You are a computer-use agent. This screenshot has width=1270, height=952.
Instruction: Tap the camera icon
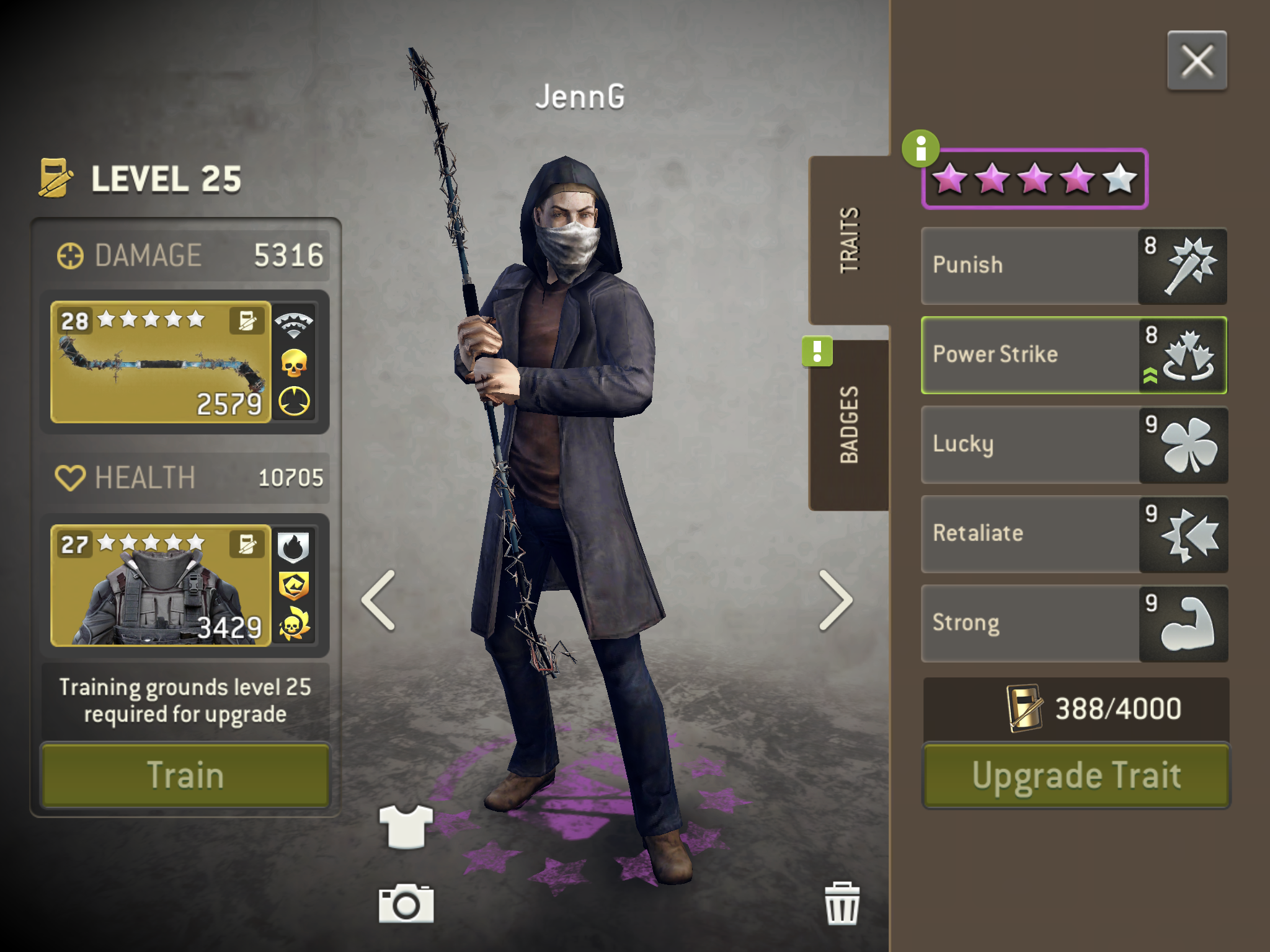click(x=406, y=904)
